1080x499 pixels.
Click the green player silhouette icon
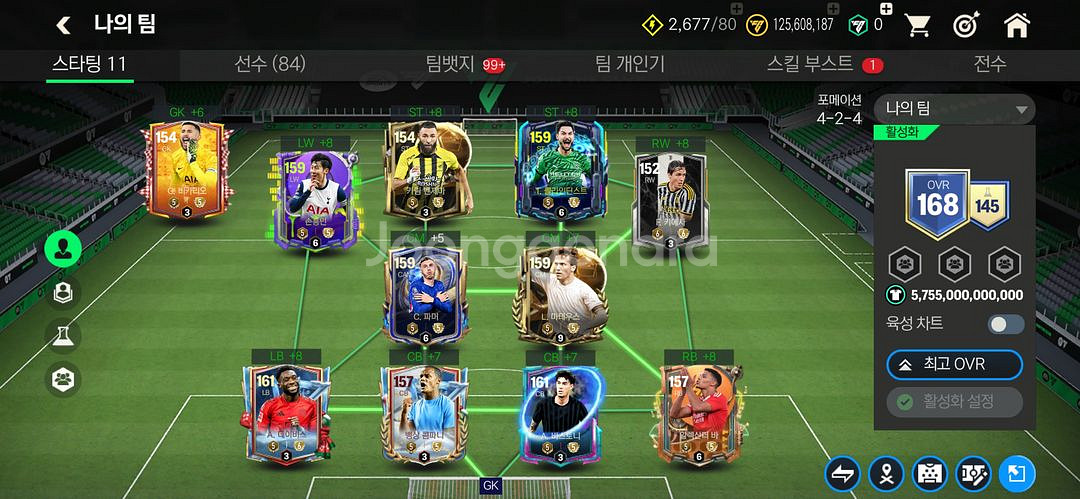[x=63, y=249]
